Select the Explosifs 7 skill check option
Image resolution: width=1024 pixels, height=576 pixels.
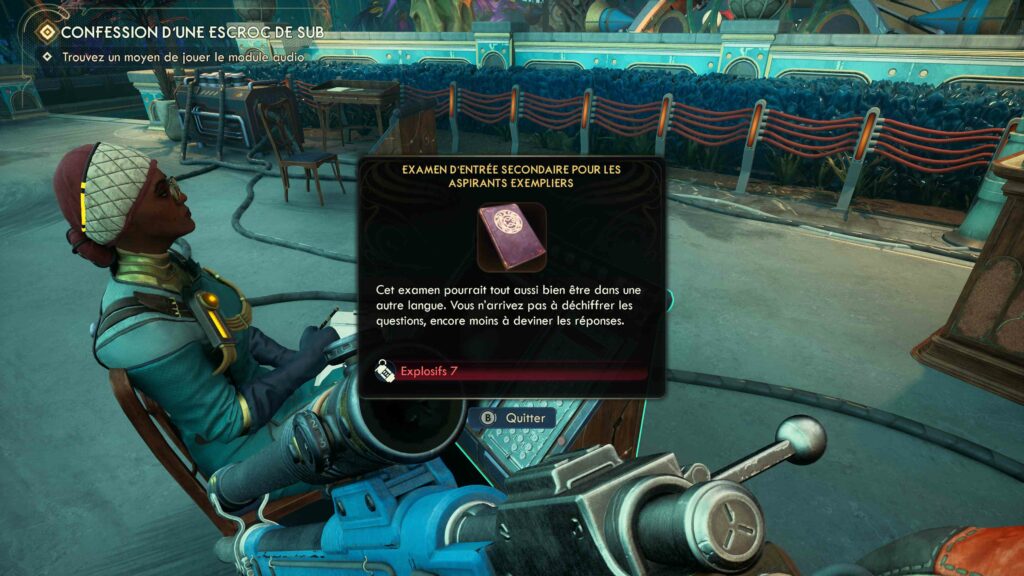[510, 372]
